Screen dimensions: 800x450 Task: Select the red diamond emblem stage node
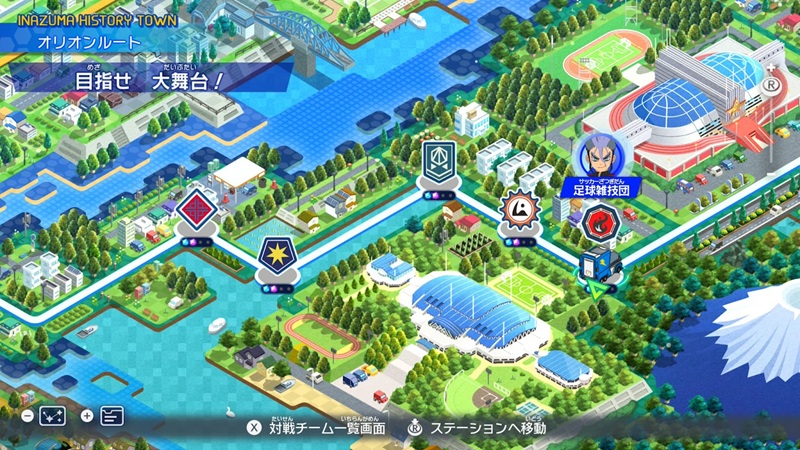tap(197, 209)
